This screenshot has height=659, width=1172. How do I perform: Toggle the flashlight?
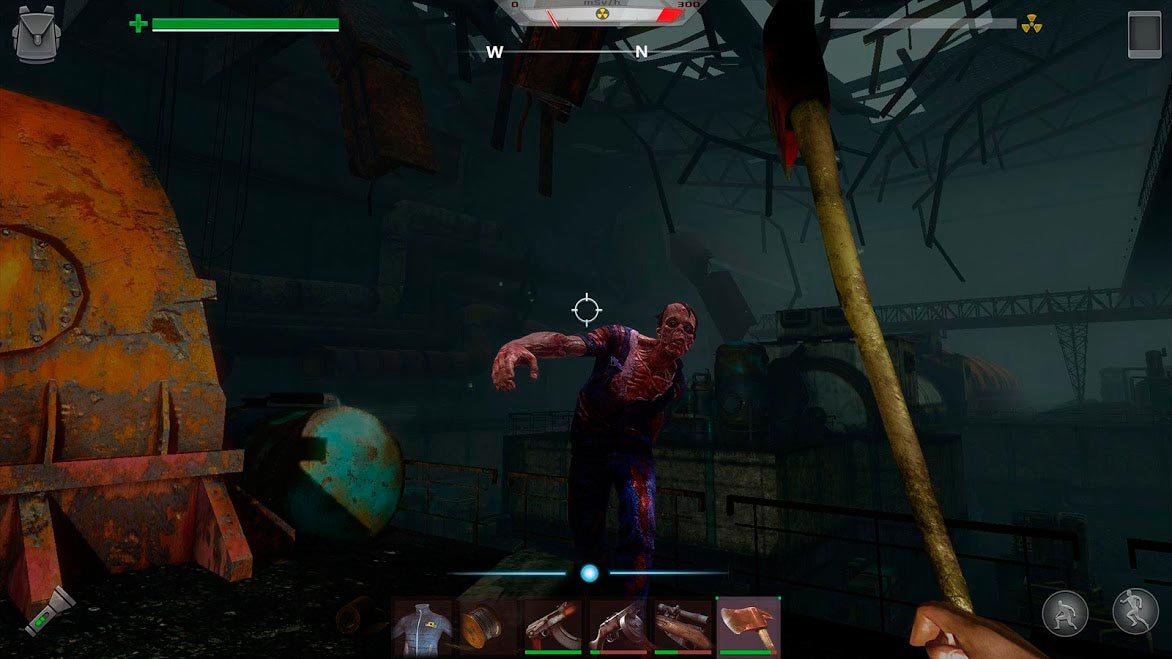point(50,612)
